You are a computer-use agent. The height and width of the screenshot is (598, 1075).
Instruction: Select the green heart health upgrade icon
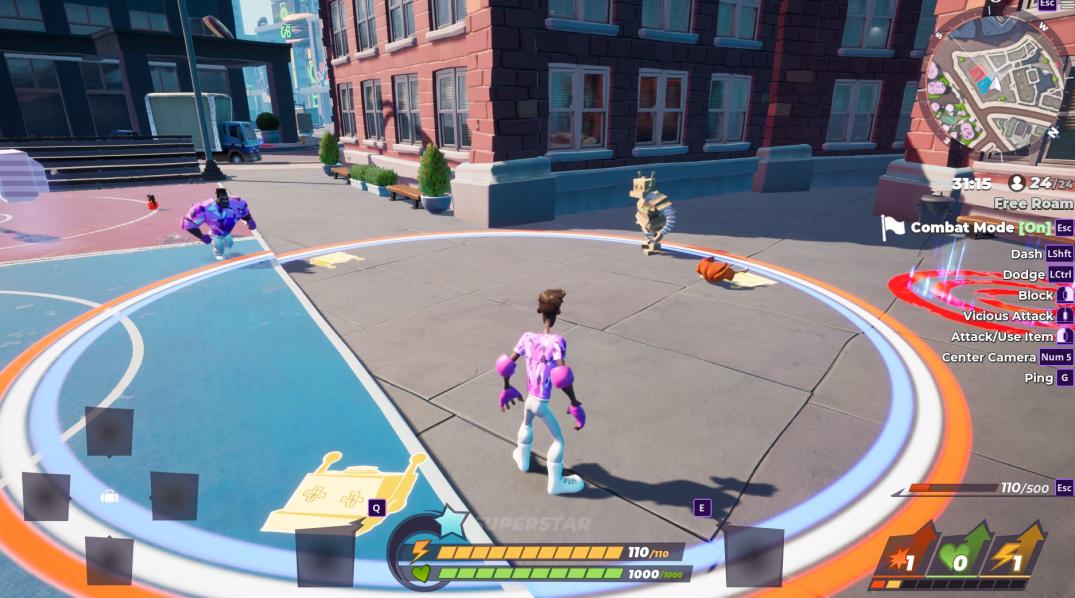pyautogui.click(x=961, y=552)
